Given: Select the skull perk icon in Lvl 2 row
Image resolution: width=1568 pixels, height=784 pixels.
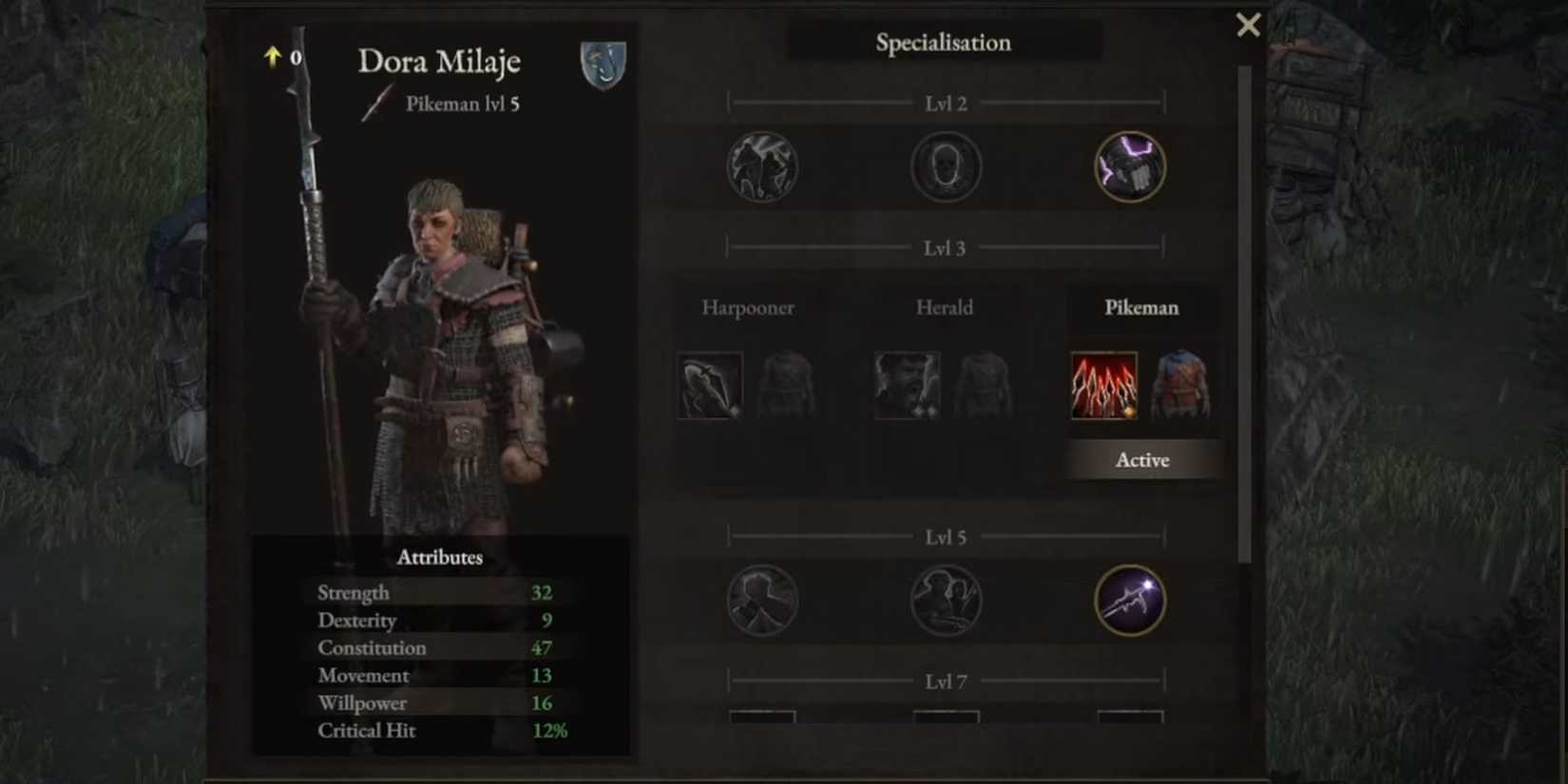Looking at the screenshot, I should pos(946,166).
